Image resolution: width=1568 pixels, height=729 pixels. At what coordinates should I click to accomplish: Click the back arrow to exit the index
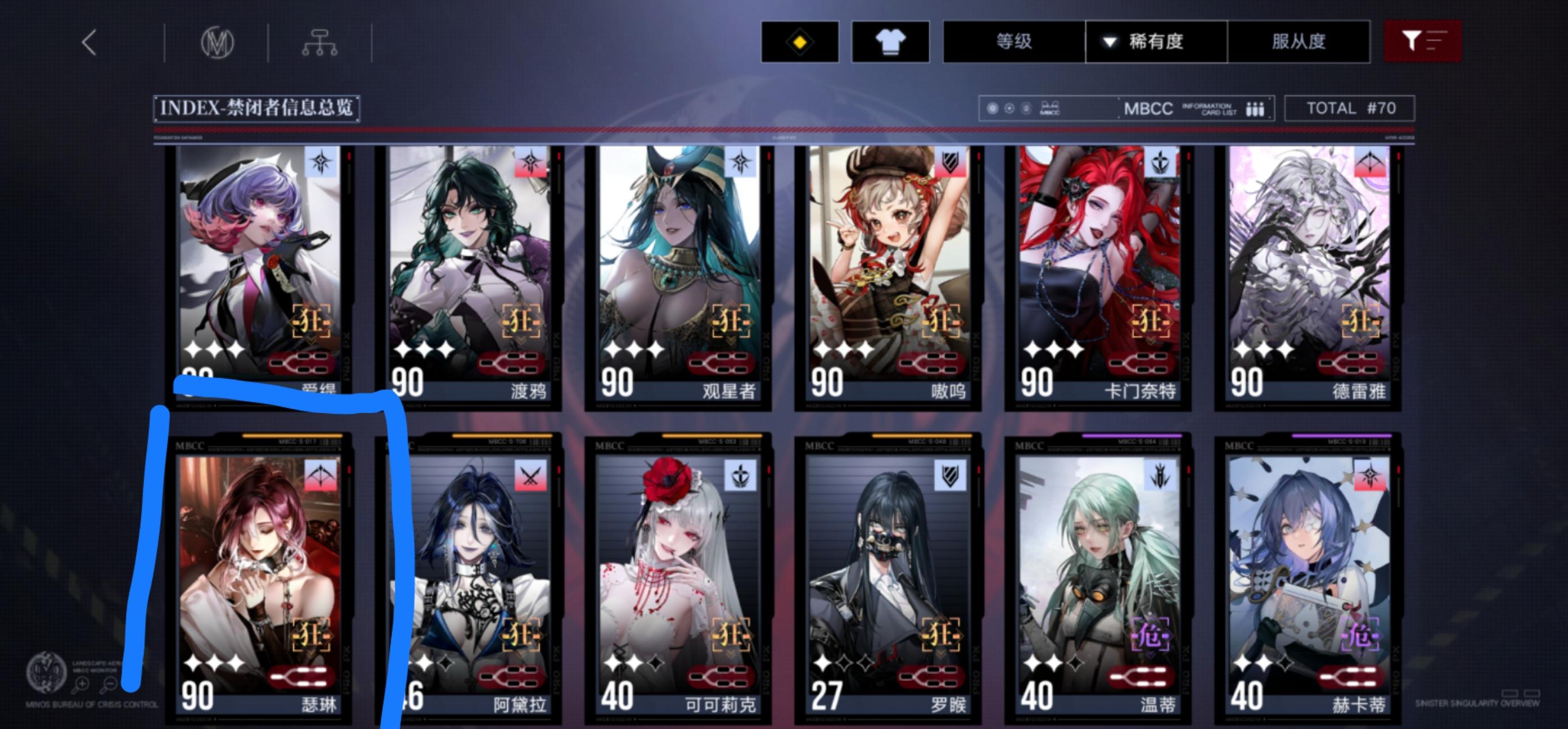89,41
